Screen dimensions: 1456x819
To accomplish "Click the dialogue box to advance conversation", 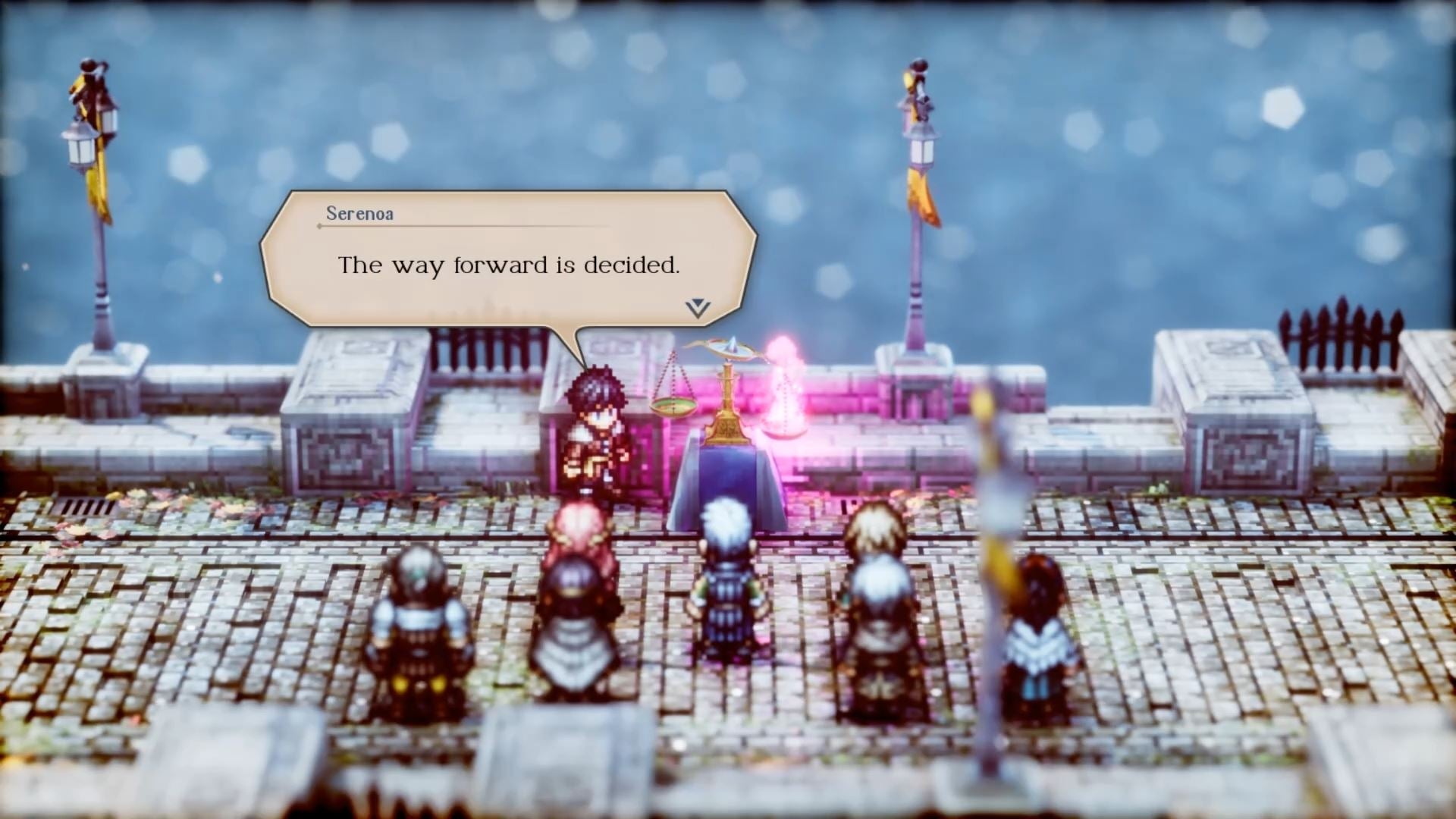I will [x=508, y=258].
